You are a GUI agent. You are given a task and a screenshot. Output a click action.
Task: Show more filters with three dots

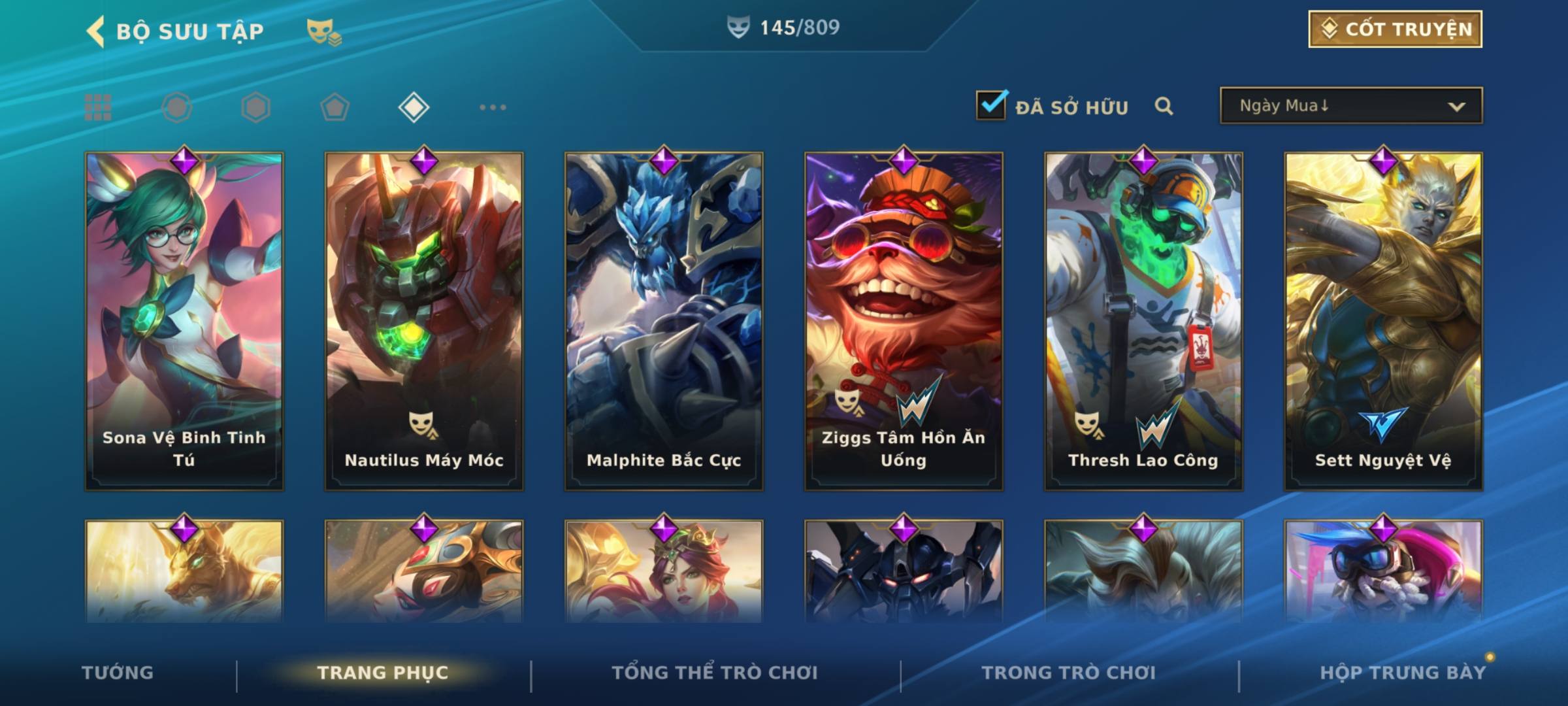(x=493, y=107)
